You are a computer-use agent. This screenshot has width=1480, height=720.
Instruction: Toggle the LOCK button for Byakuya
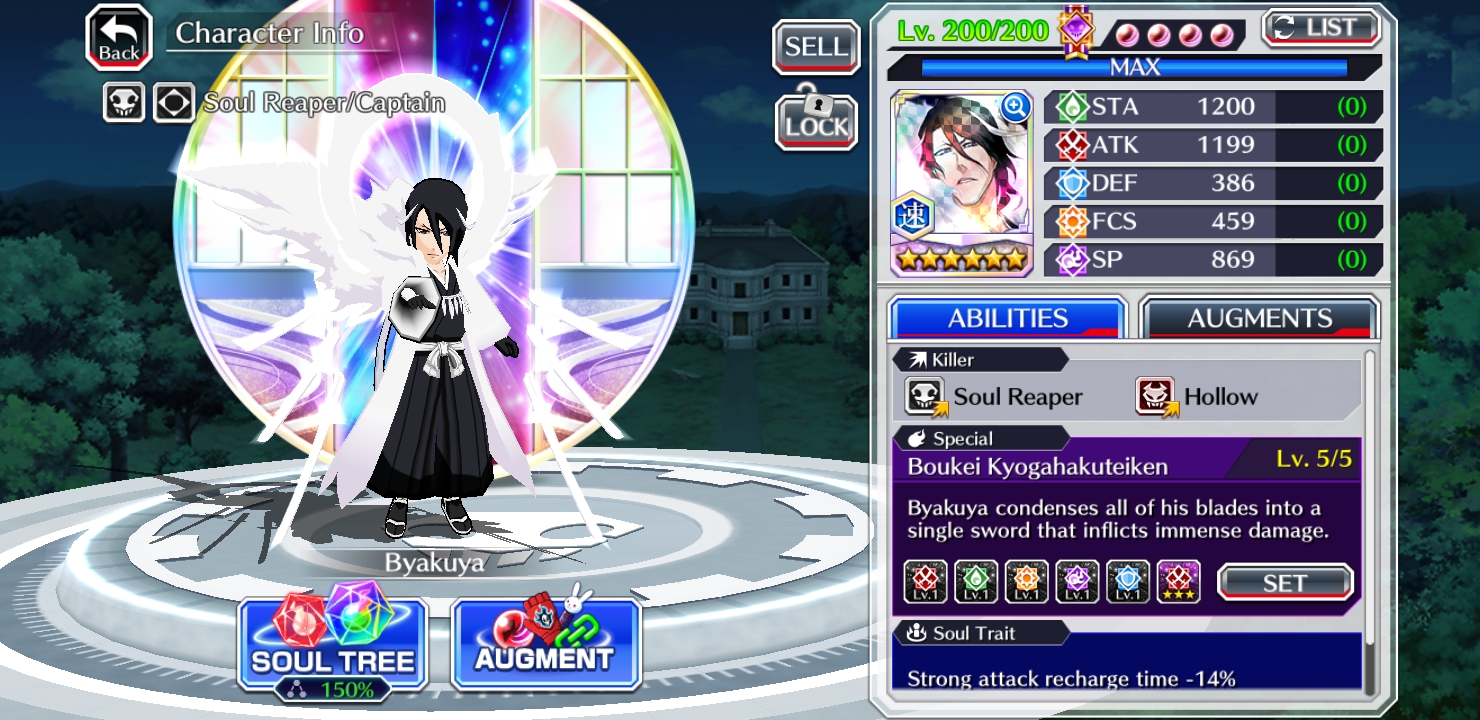[x=816, y=122]
